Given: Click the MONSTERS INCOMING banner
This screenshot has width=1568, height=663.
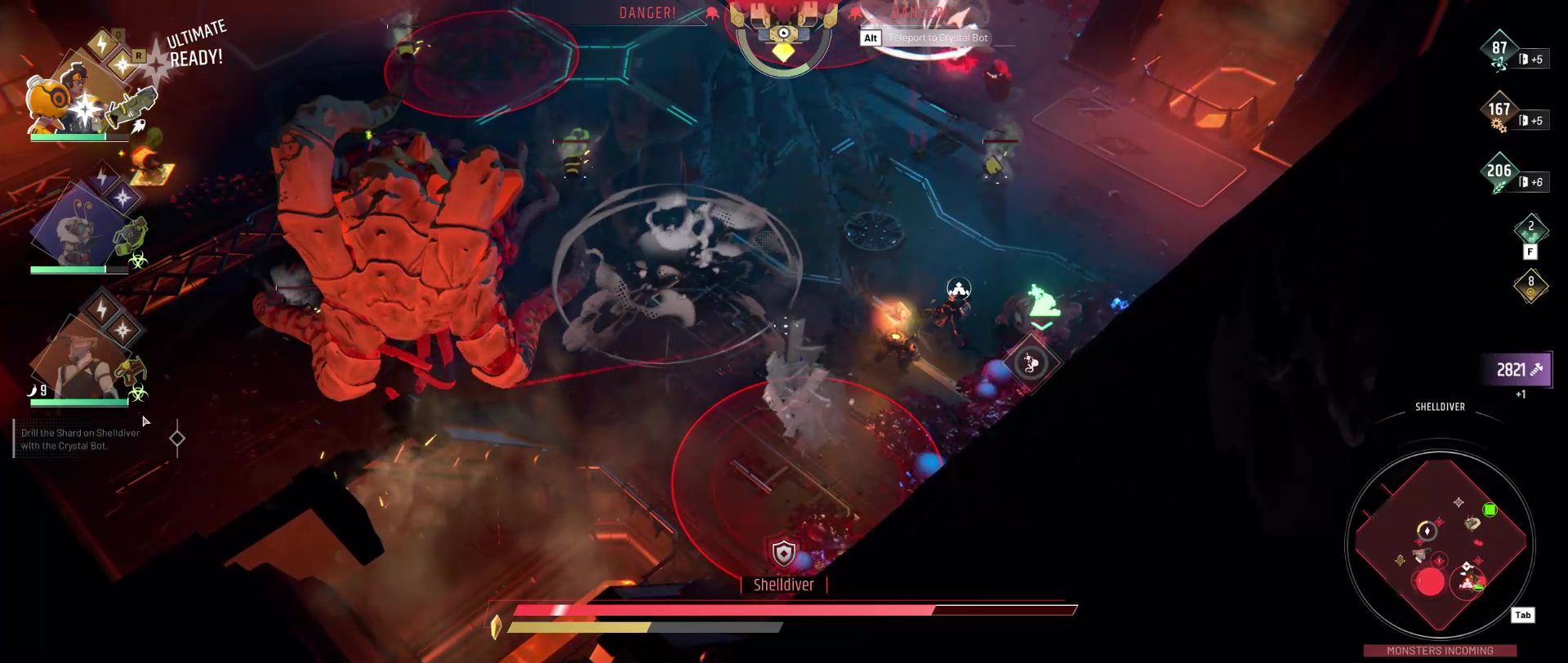Looking at the screenshot, I should coord(1440,651).
